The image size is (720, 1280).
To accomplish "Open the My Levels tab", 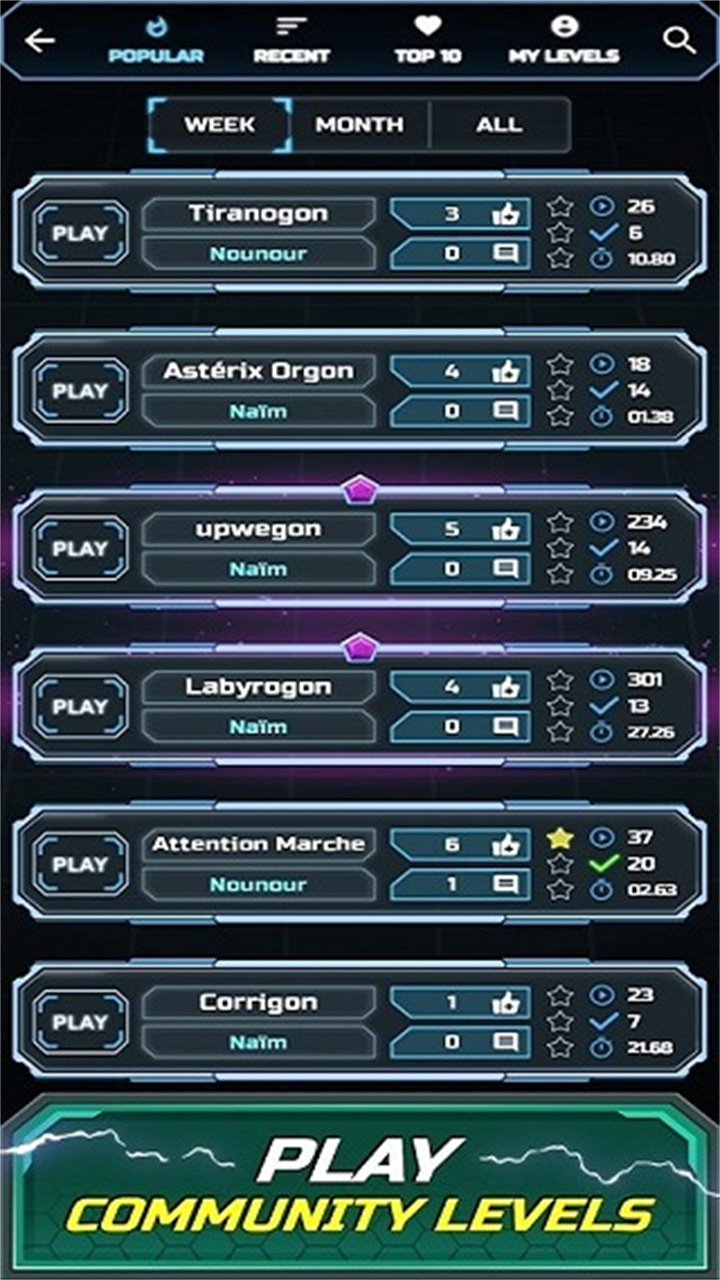I will (564, 41).
